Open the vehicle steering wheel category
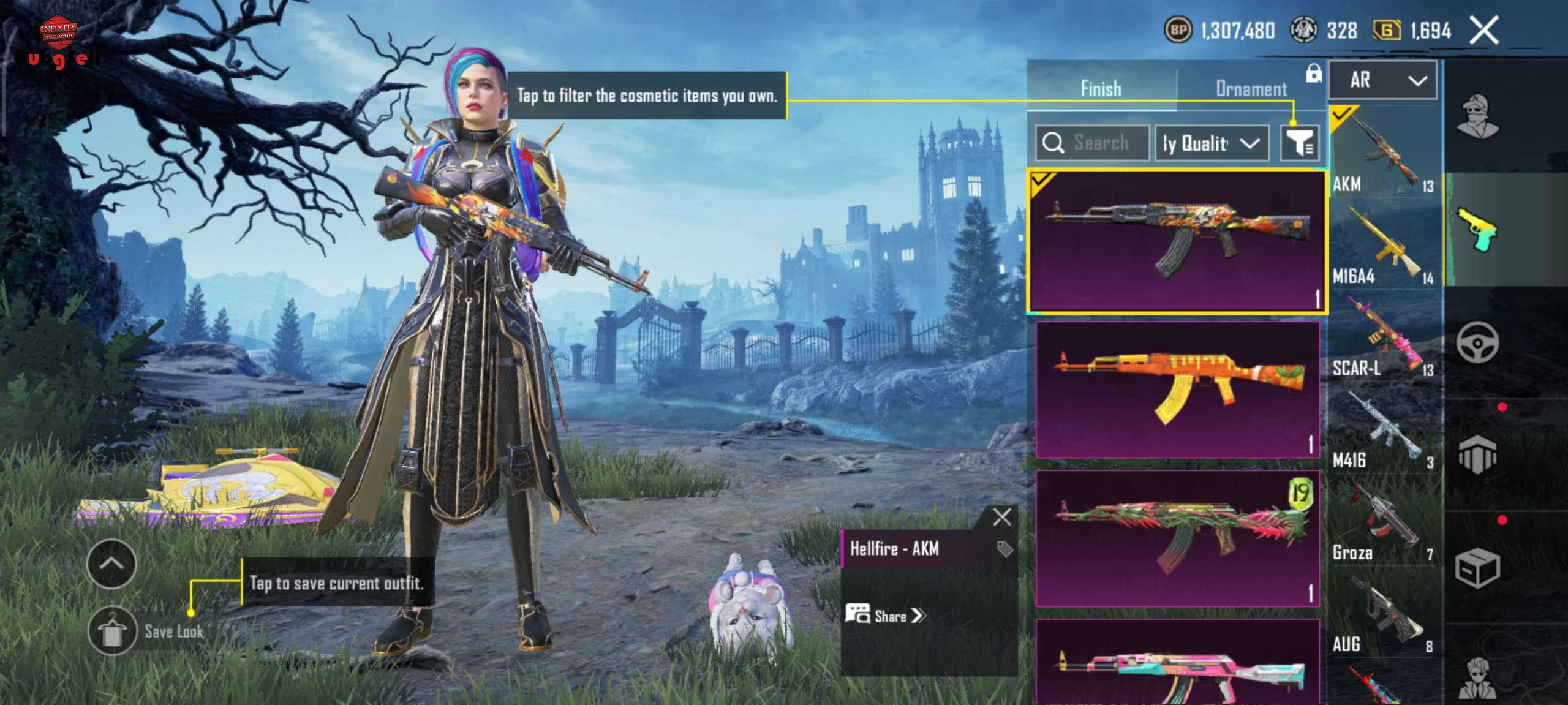Screen dimensions: 1568x705 coord(1477,342)
